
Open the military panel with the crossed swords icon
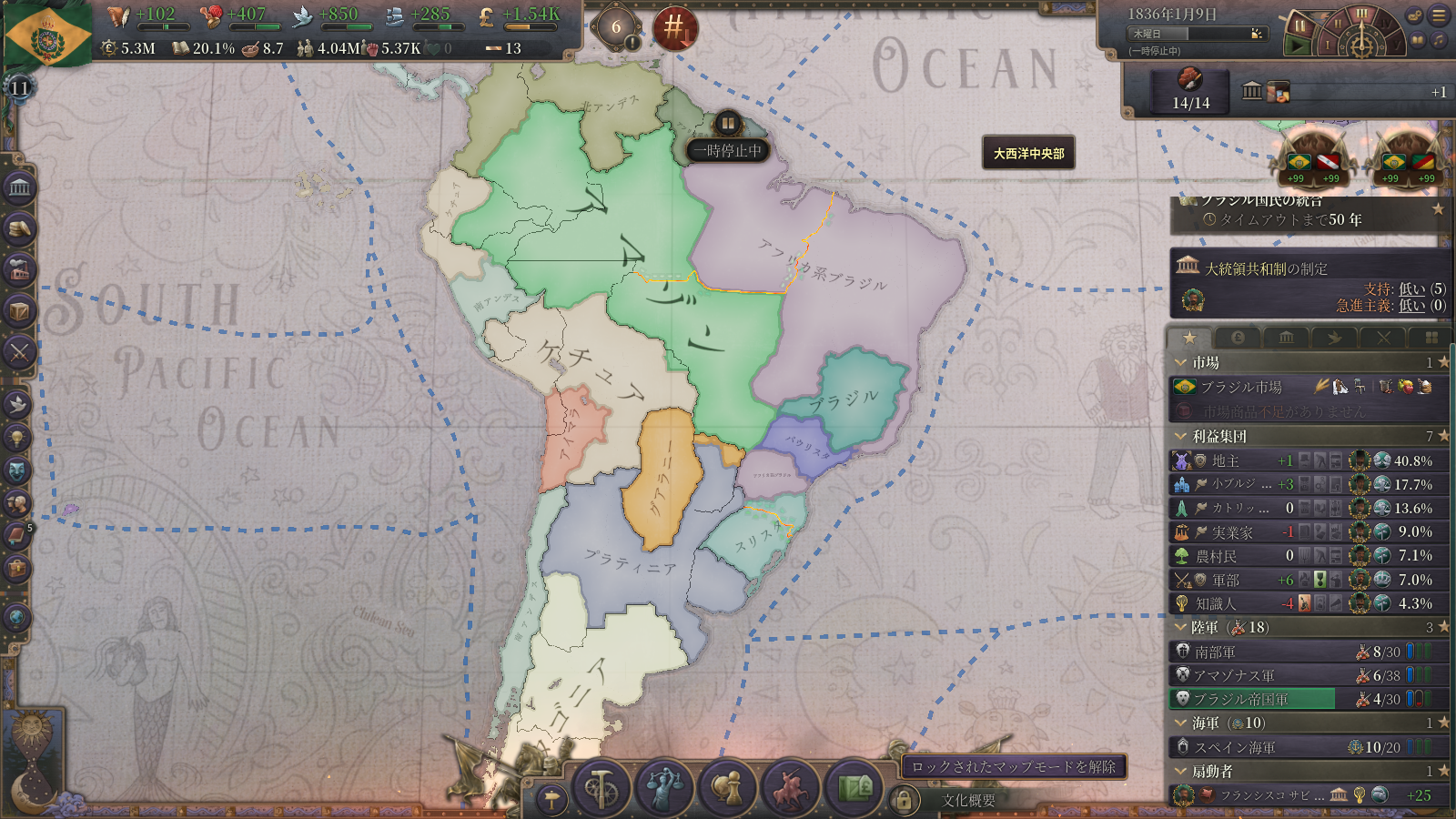[x=19, y=351]
